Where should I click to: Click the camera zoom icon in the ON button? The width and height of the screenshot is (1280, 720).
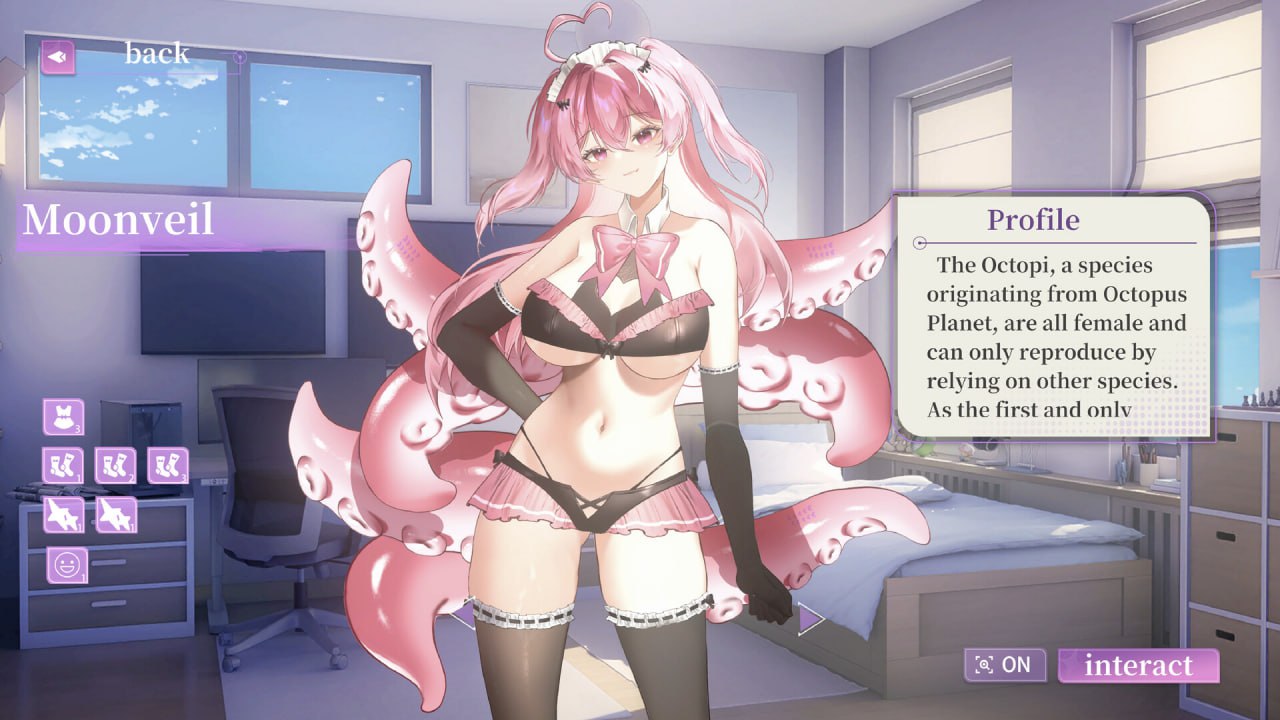[984, 665]
